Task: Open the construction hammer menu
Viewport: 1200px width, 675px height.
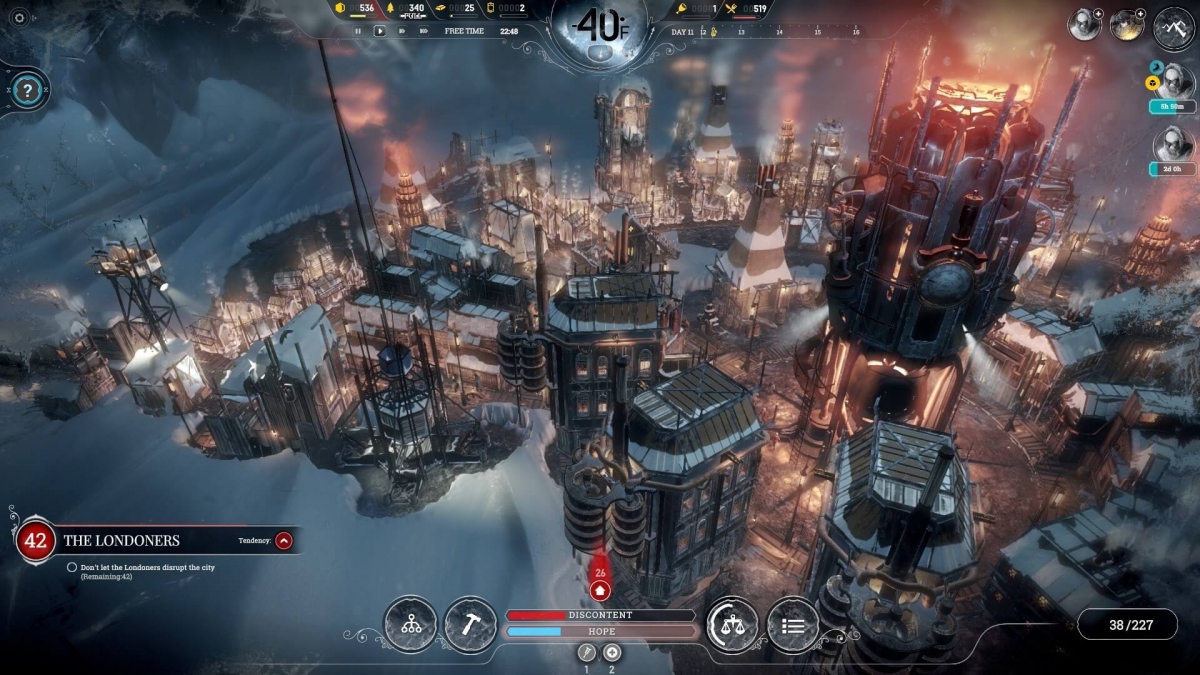Action: tap(470, 625)
